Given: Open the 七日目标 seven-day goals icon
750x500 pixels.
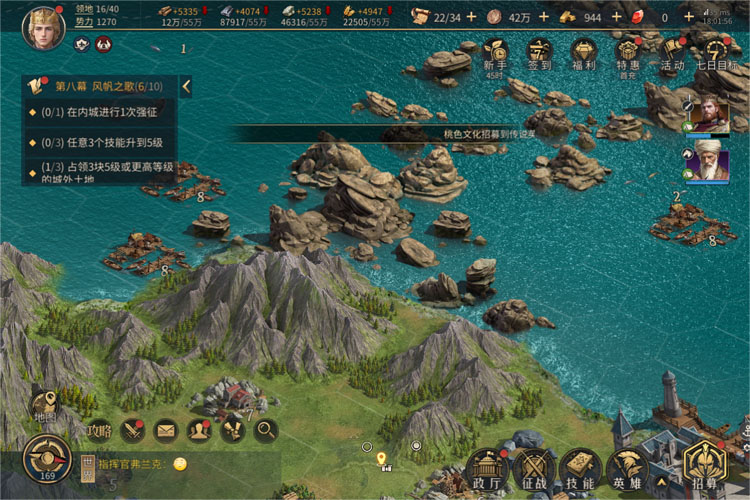Looking at the screenshot, I should click(716, 53).
